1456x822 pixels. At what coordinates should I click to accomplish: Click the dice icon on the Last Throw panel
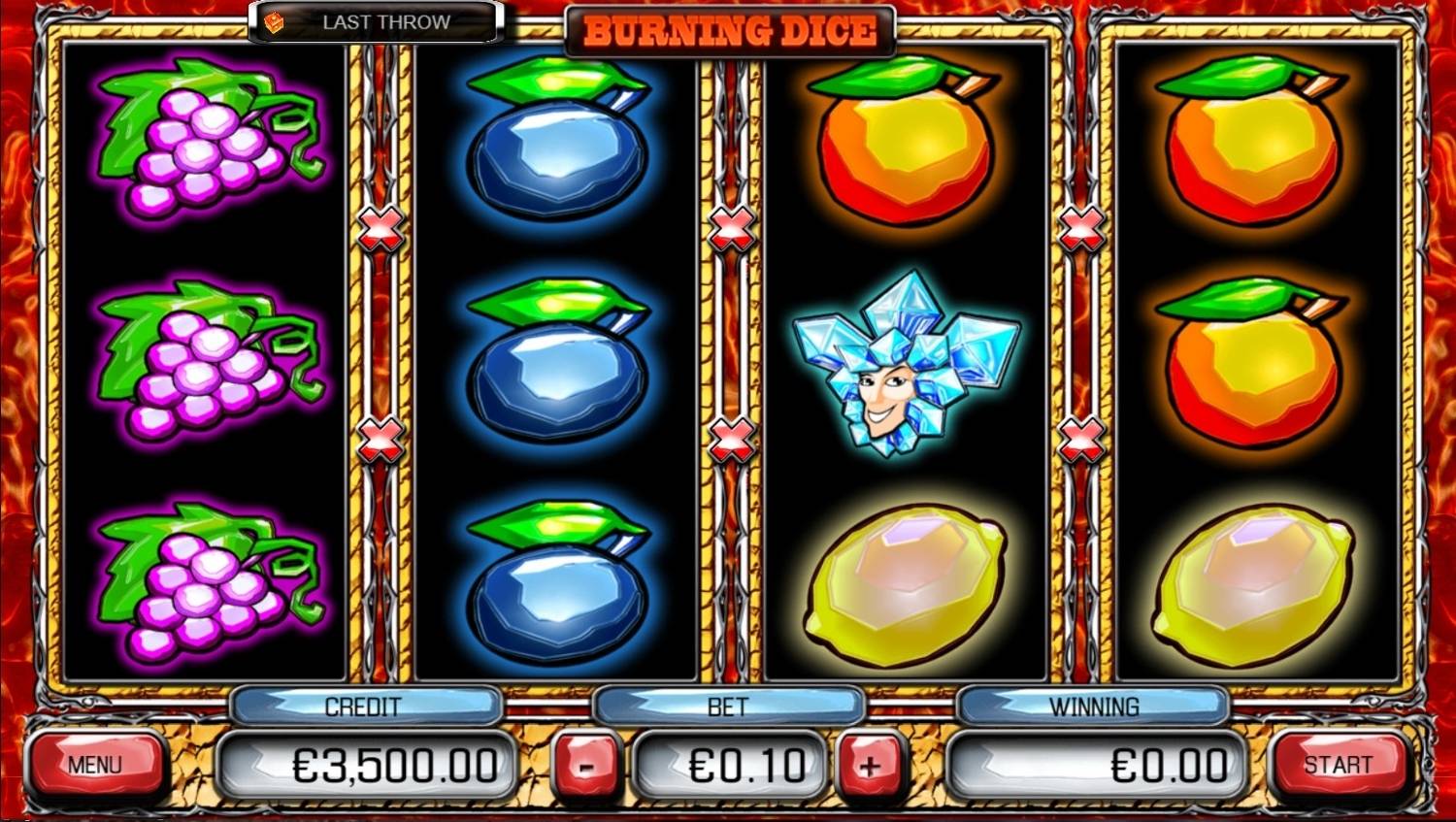[x=277, y=21]
